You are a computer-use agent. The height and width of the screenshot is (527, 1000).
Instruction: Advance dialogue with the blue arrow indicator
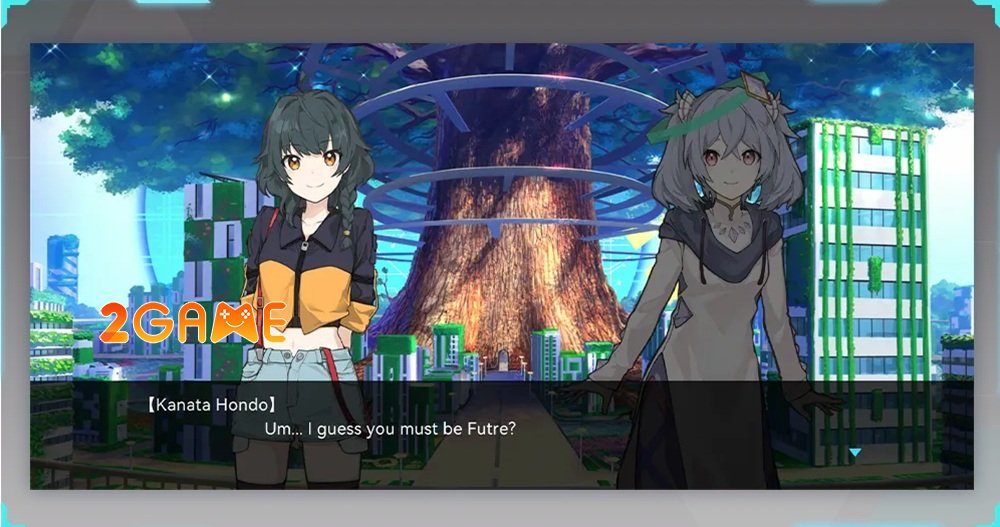(x=854, y=453)
